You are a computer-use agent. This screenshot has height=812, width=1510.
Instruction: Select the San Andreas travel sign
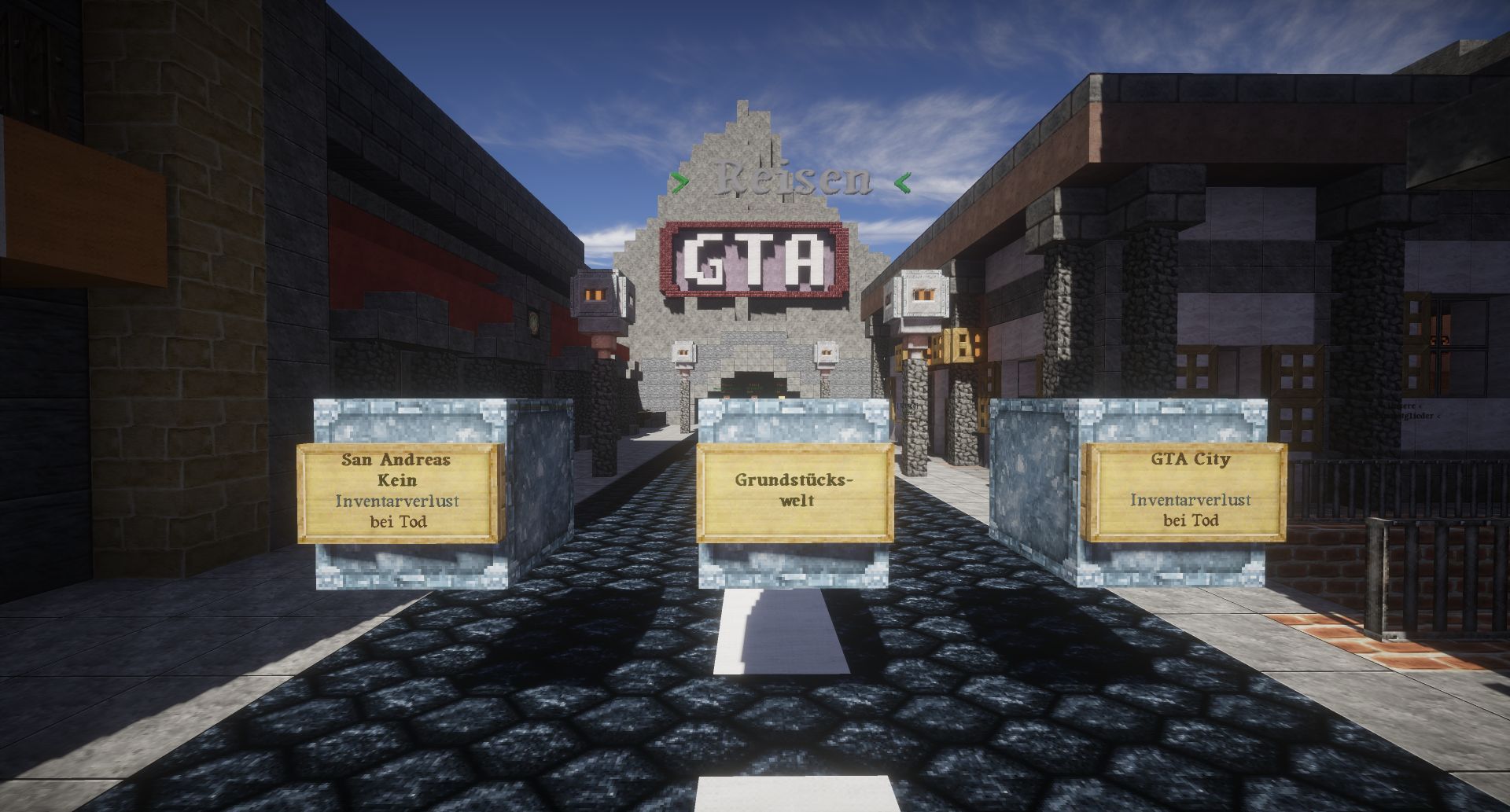coord(399,491)
